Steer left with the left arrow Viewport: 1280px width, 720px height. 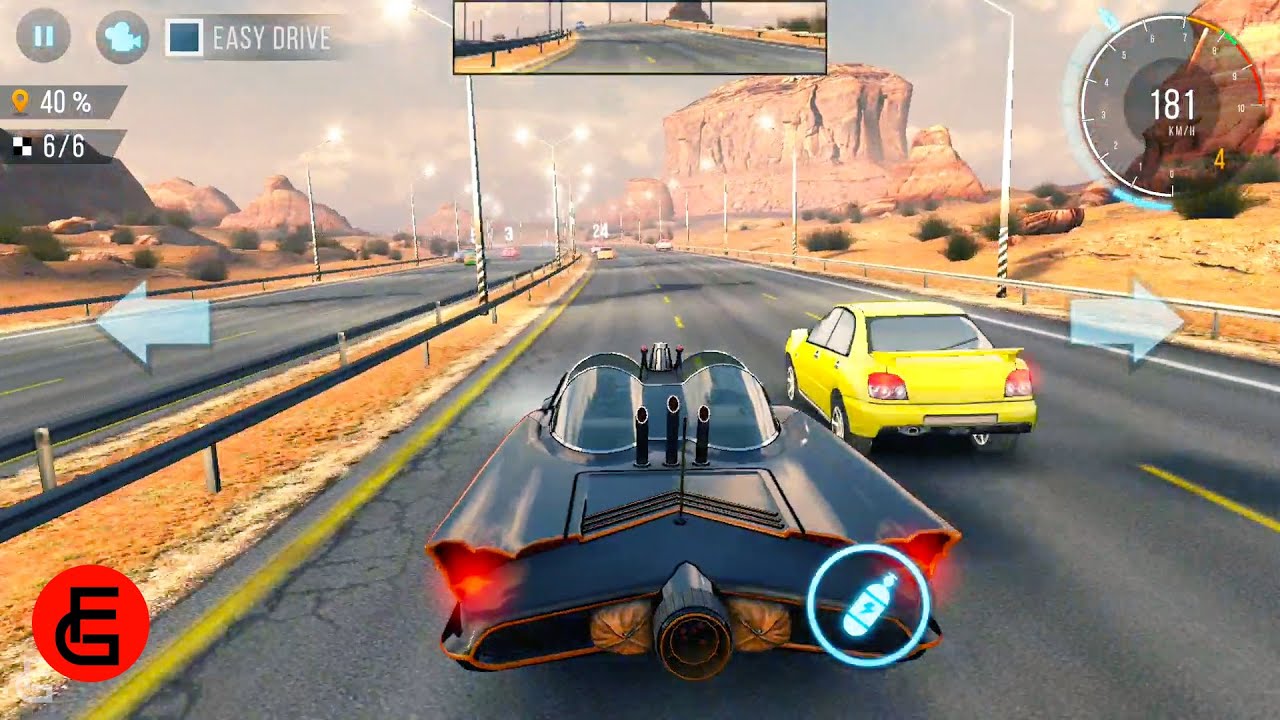(153, 326)
